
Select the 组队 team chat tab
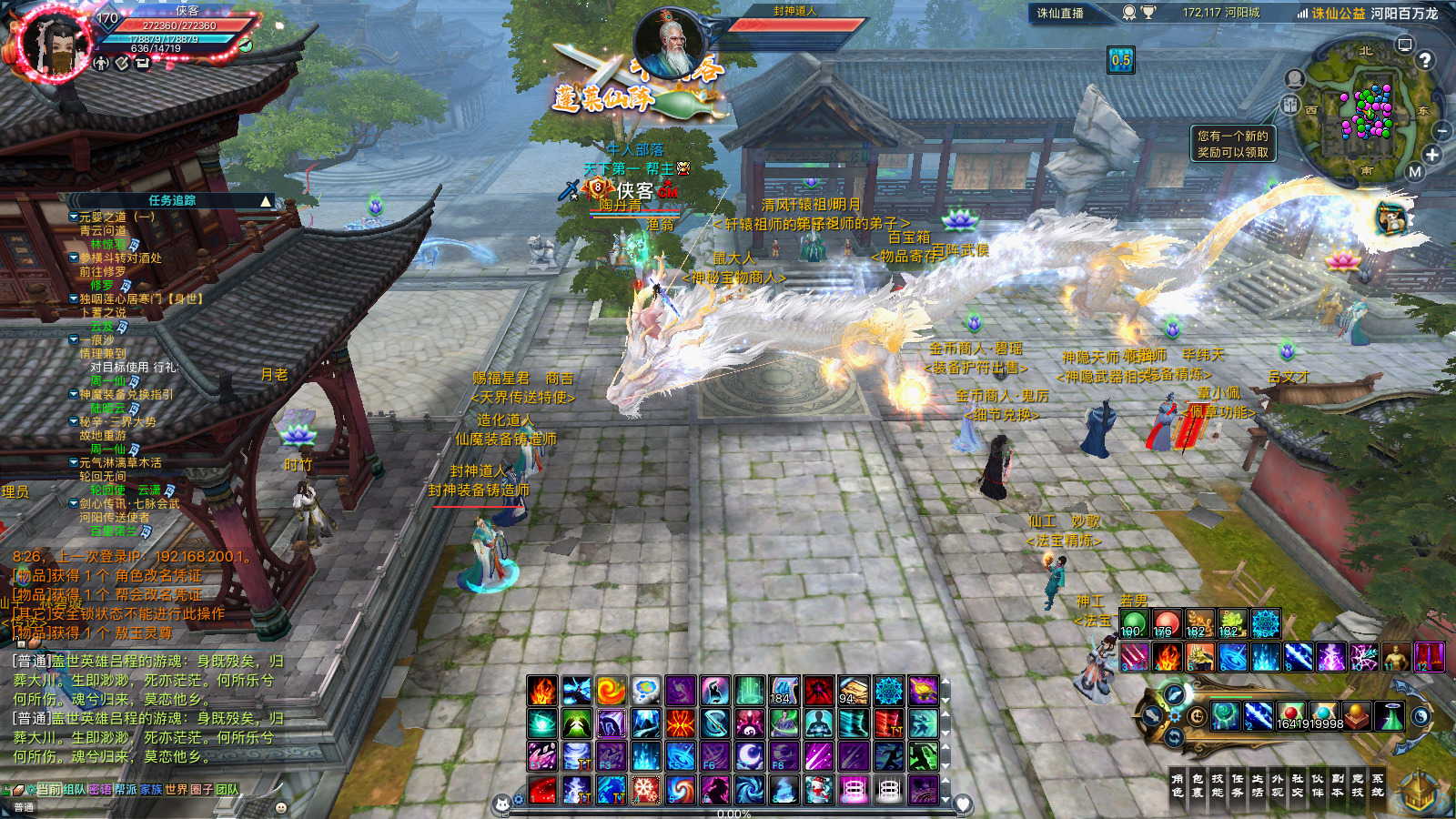[x=75, y=789]
